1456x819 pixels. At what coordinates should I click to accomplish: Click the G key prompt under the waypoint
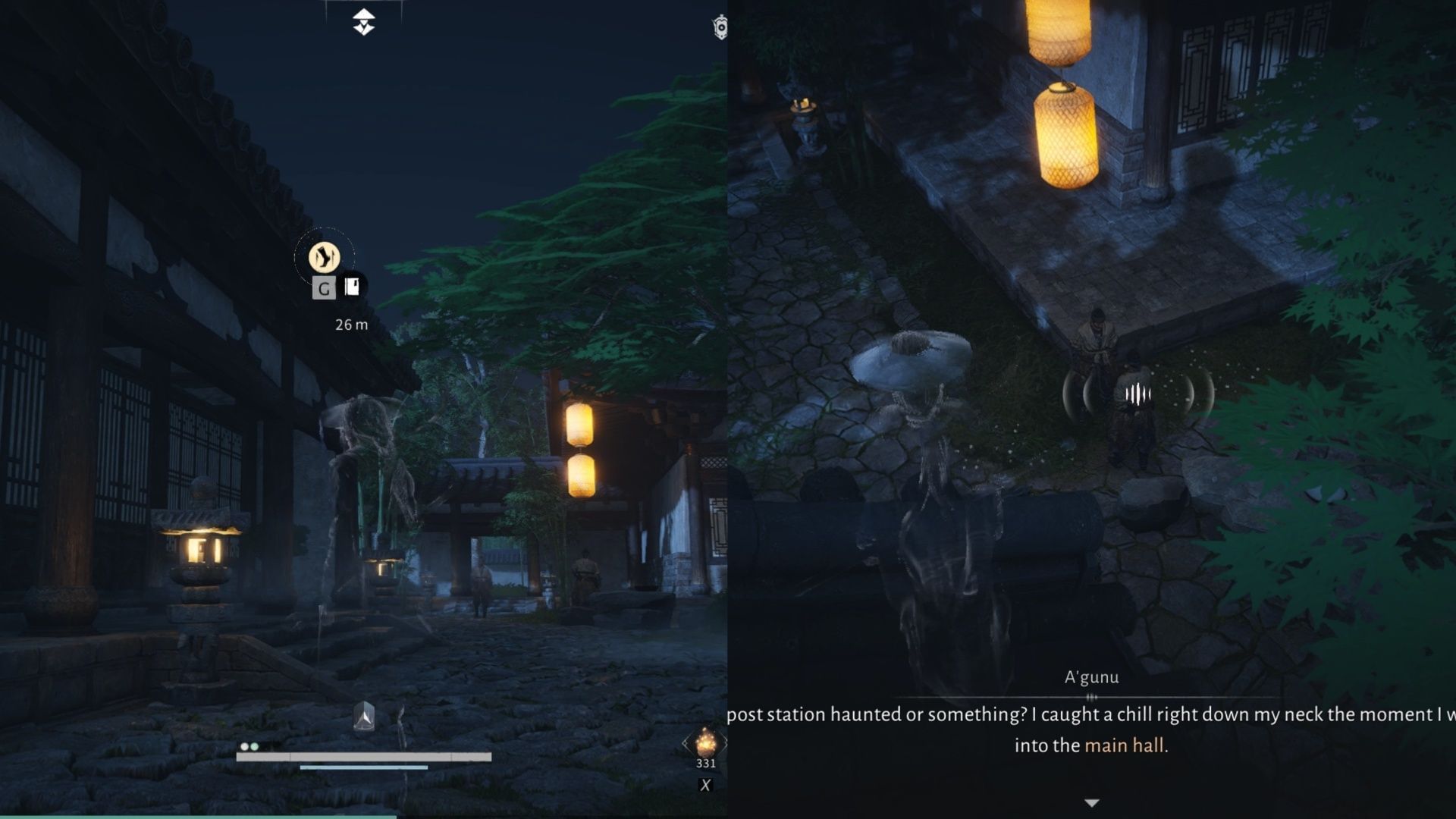325,289
